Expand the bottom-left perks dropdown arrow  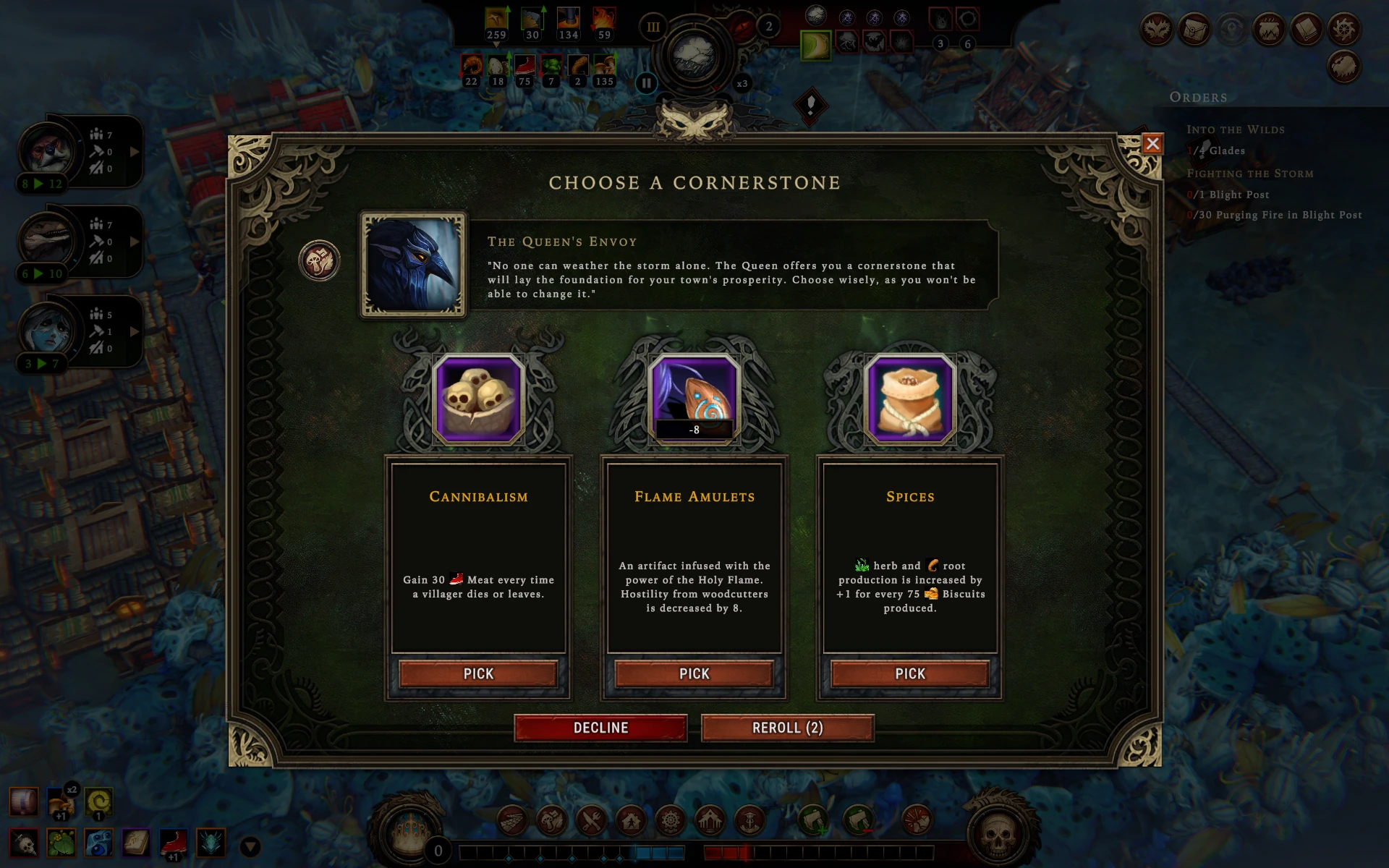pos(250,846)
